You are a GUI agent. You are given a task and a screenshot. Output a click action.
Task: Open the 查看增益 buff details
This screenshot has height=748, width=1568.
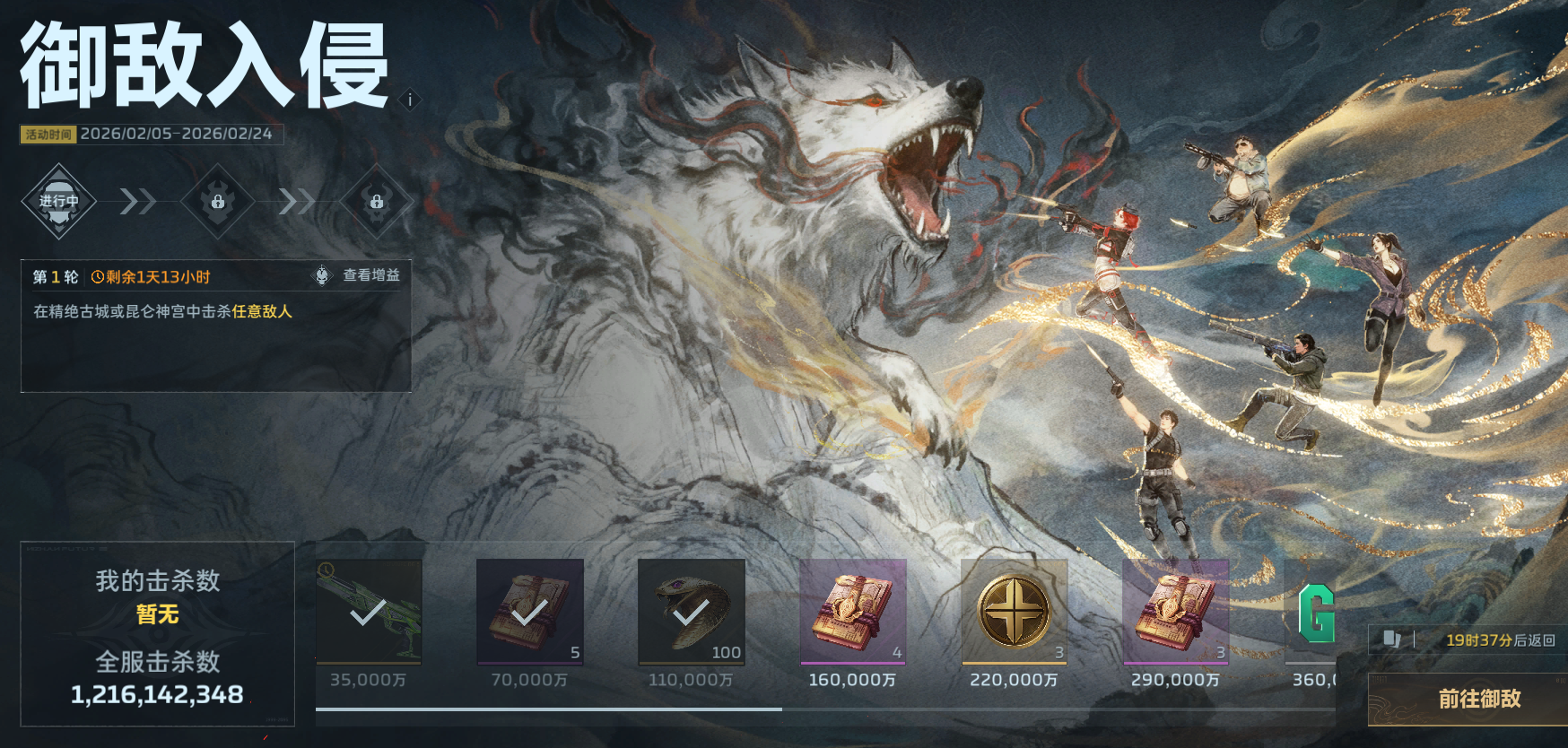tap(361, 275)
